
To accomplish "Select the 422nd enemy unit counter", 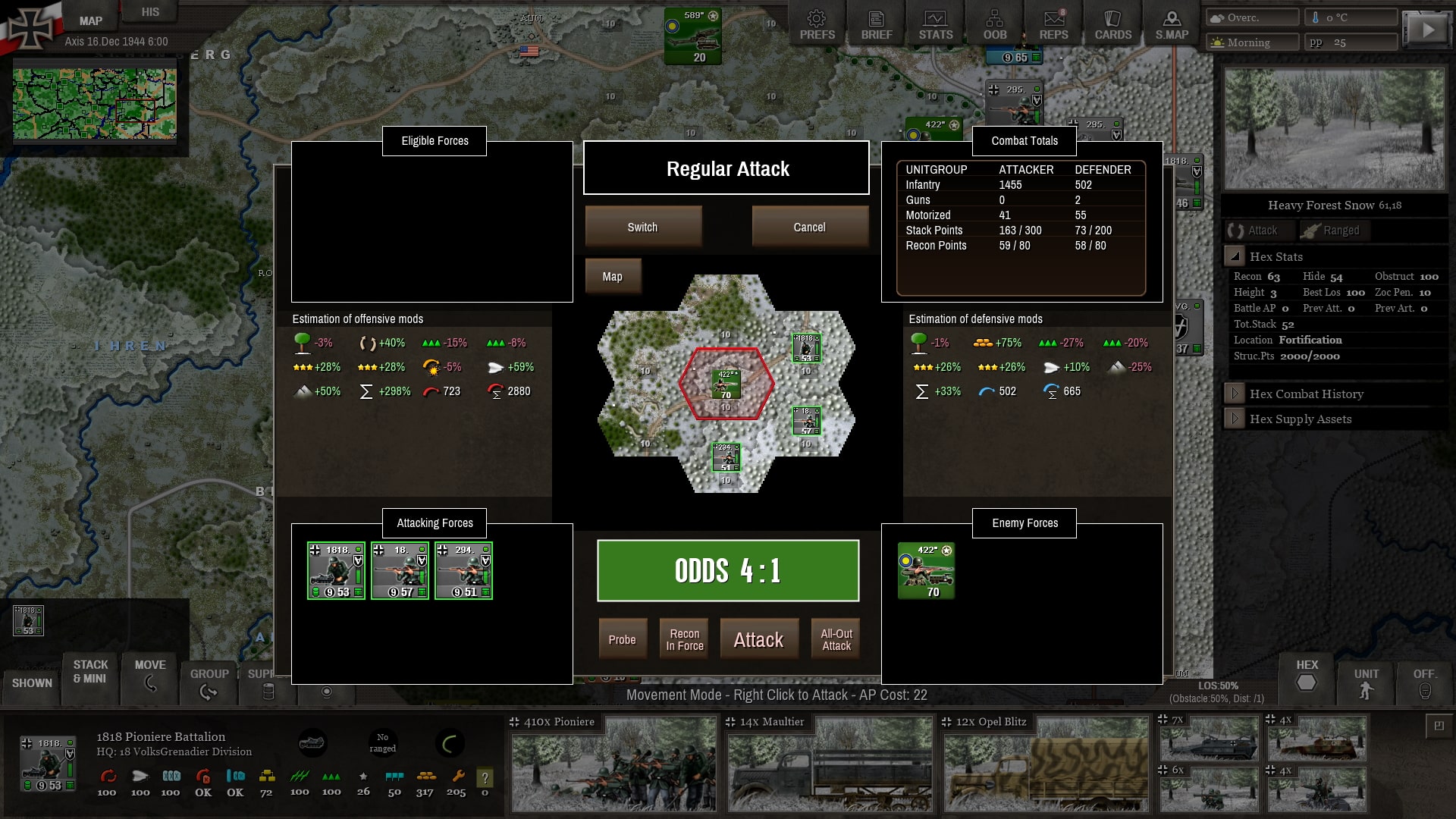I will click(x=926, y=570).
